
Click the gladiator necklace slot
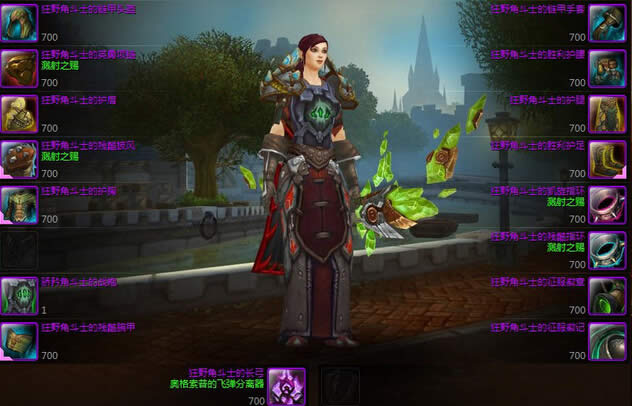point(19,68)
